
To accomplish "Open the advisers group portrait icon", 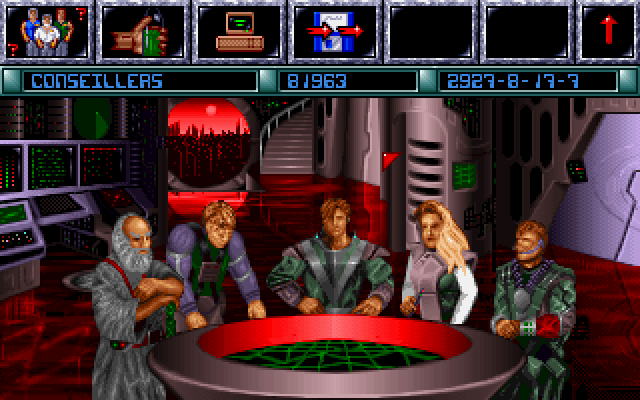I will point(45,31).
